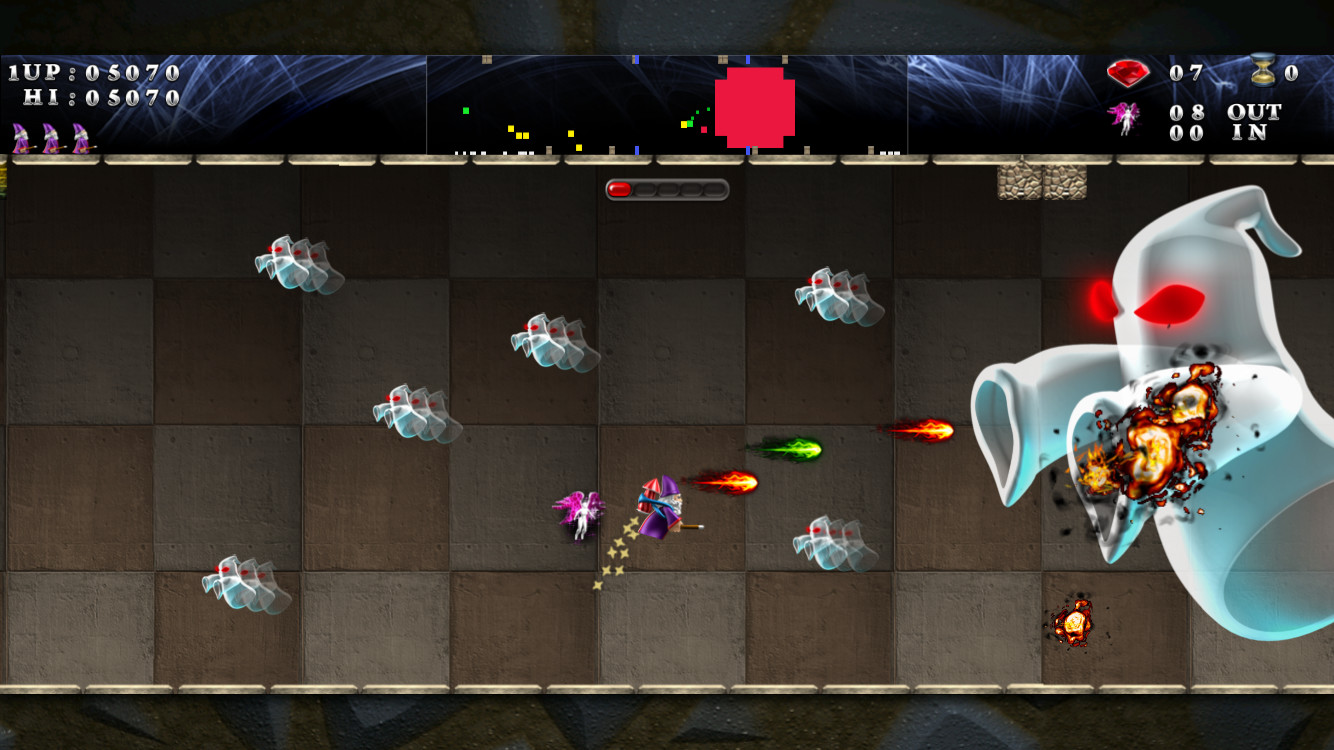Screen dimensions: 1334x750
Task: Click the stone block pair at the top wall
Action: [1040, 182]
